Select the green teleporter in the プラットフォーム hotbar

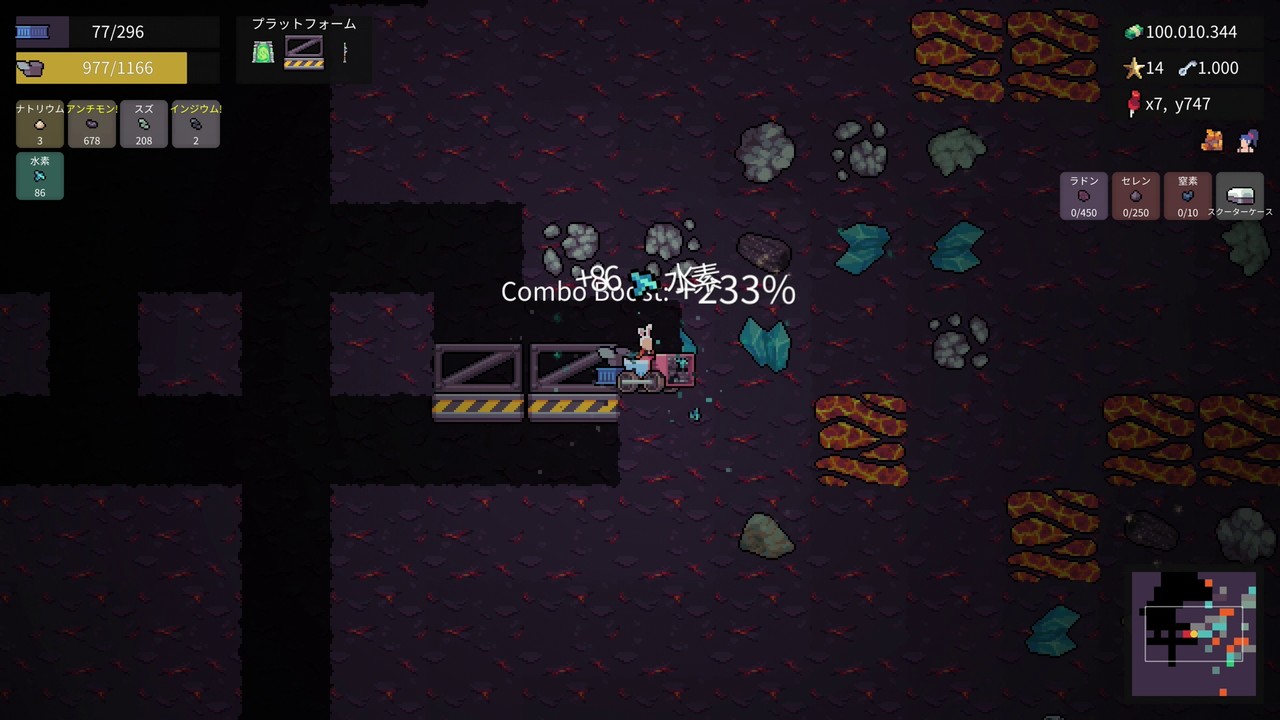(x=262, y=51)
